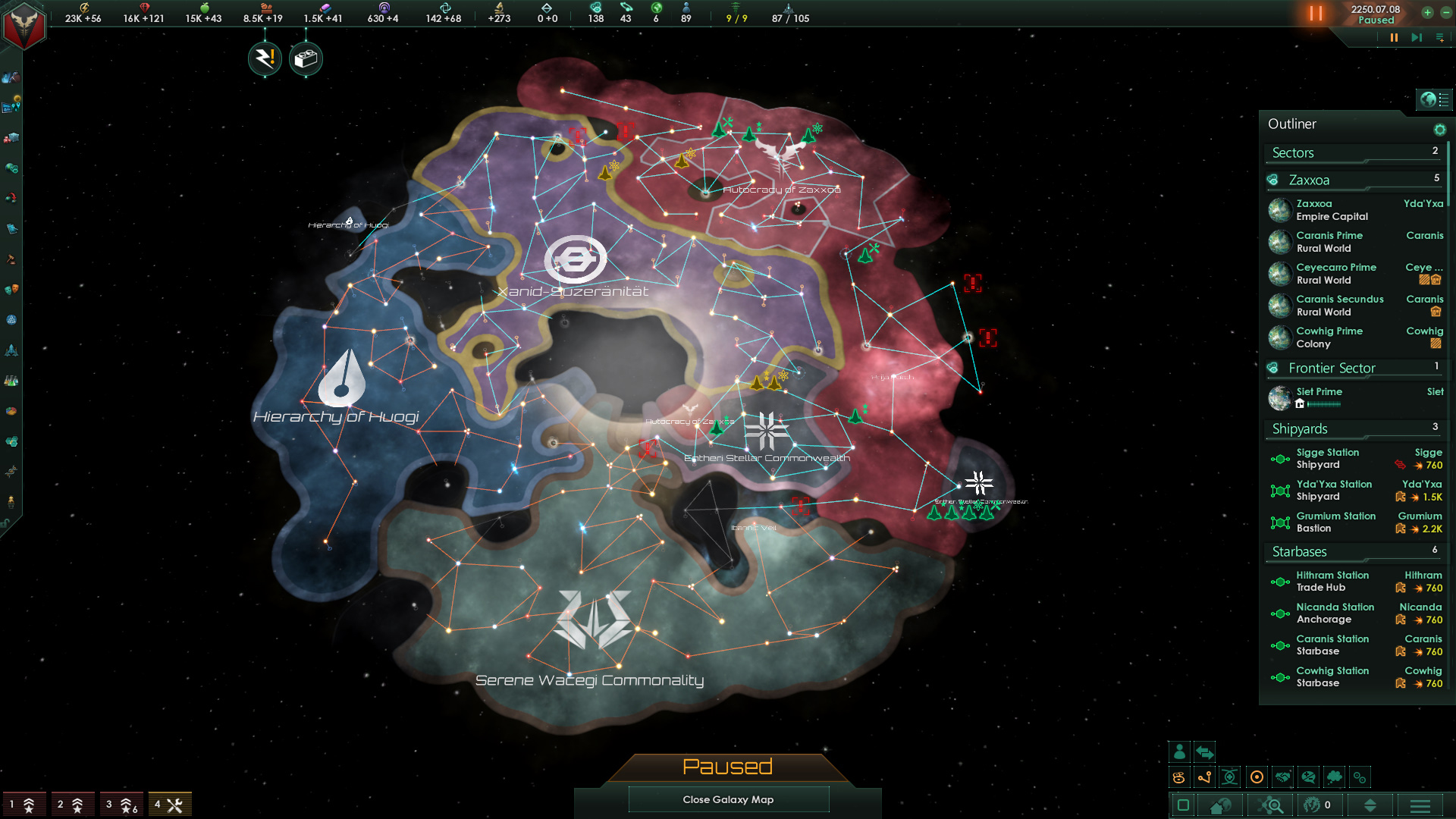Open the Policies screen via the gavel icon
The width and height of the screenshot is (1456, 819).
tap(12, 258)
